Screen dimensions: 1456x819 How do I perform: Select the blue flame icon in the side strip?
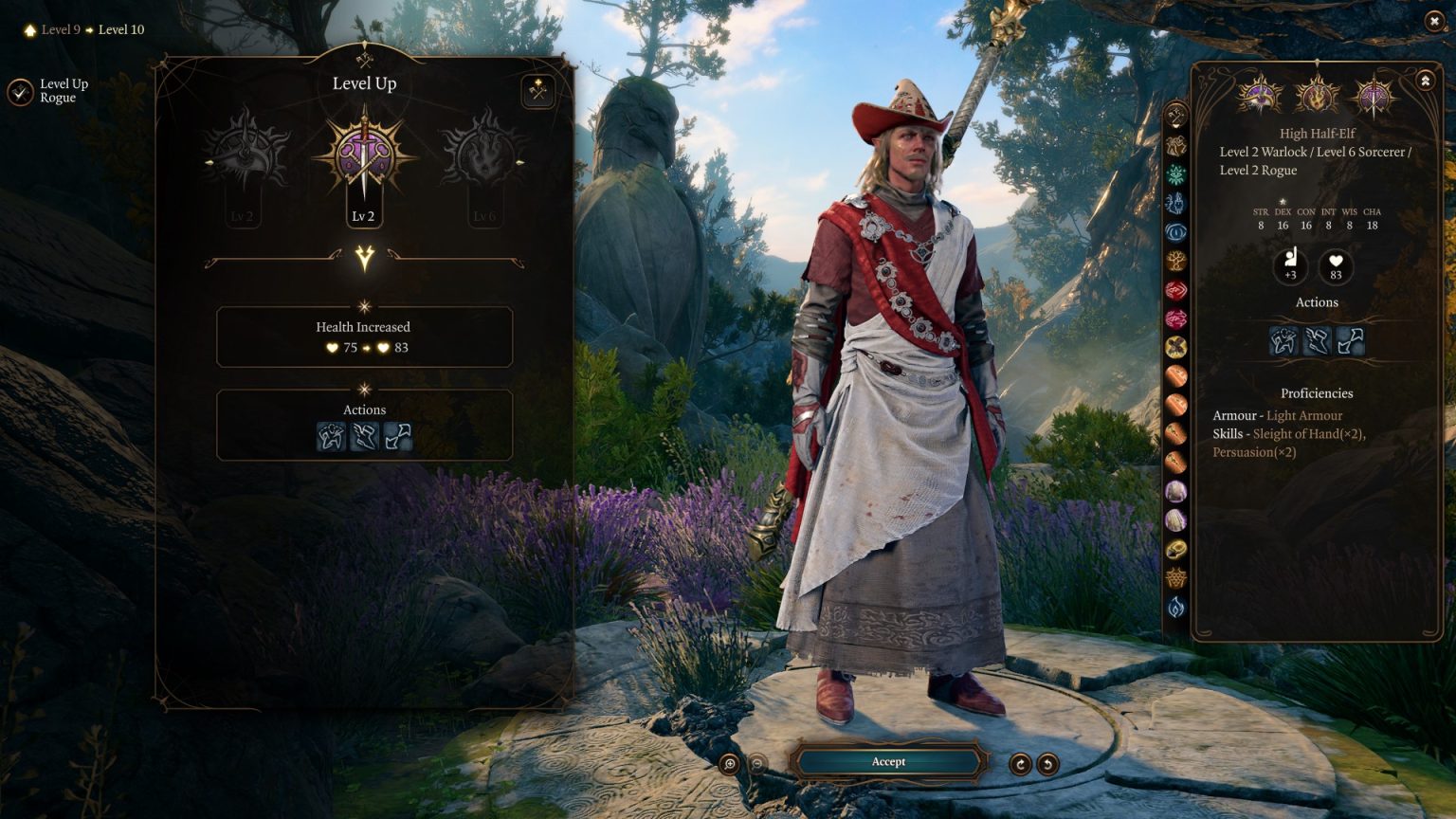(x=1176, y=608)
